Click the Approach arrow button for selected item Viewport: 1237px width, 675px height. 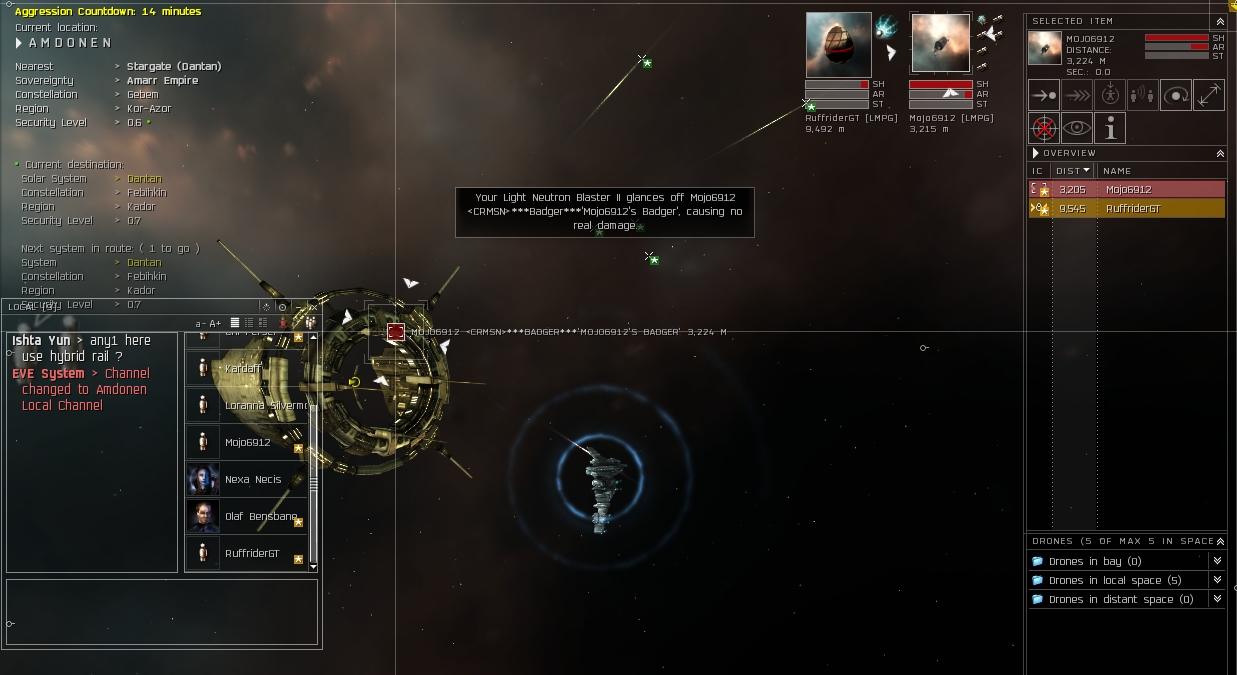point(1044,95)
